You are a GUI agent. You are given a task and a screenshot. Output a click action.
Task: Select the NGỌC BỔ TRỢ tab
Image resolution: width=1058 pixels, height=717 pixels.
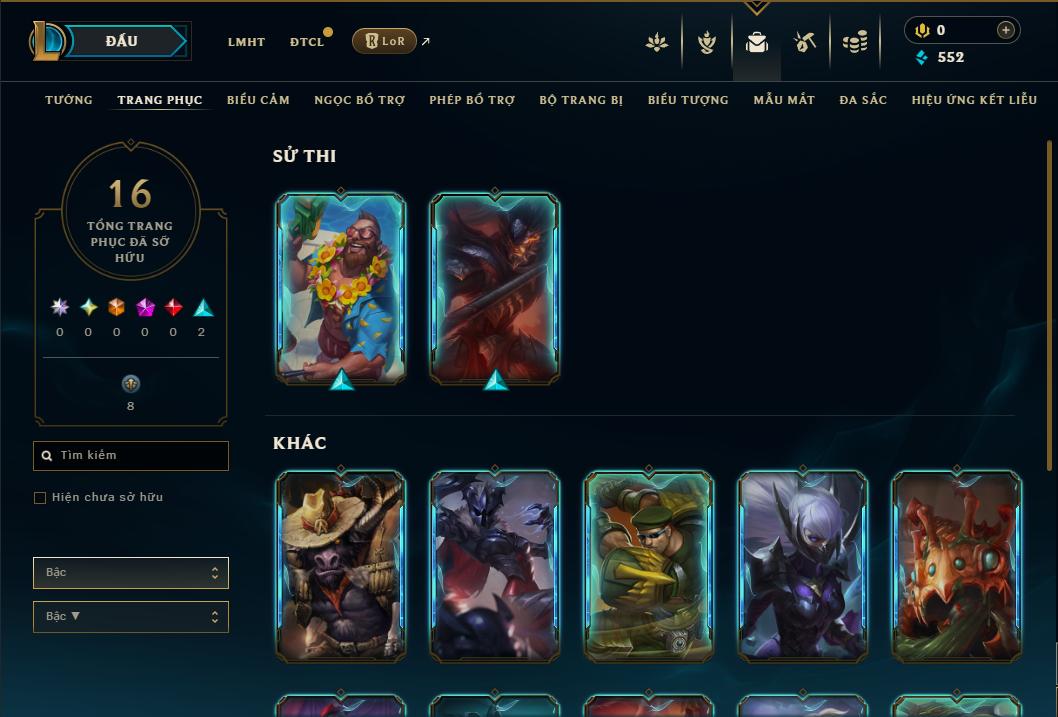pos(359,100)
